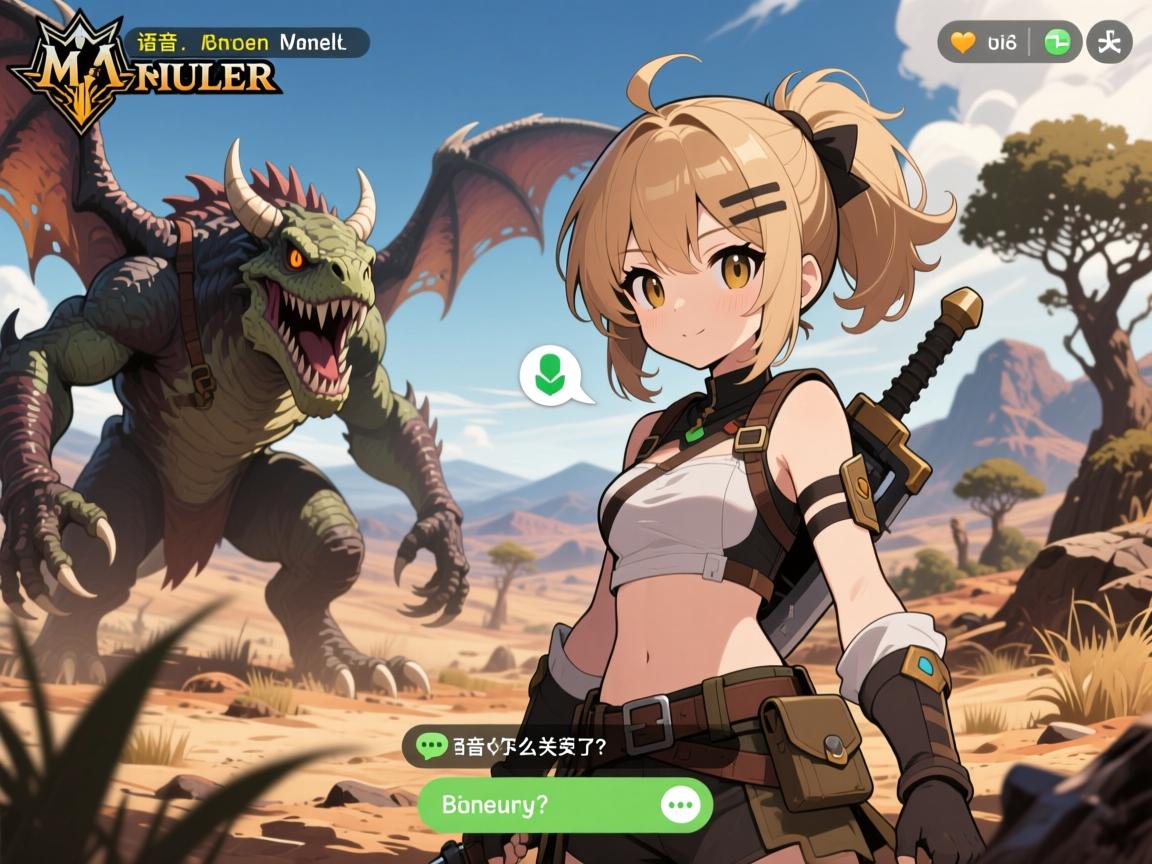Select the voice label pill beside the logo
Screen dimensions: 1152x864
click(x=248, y=42)
